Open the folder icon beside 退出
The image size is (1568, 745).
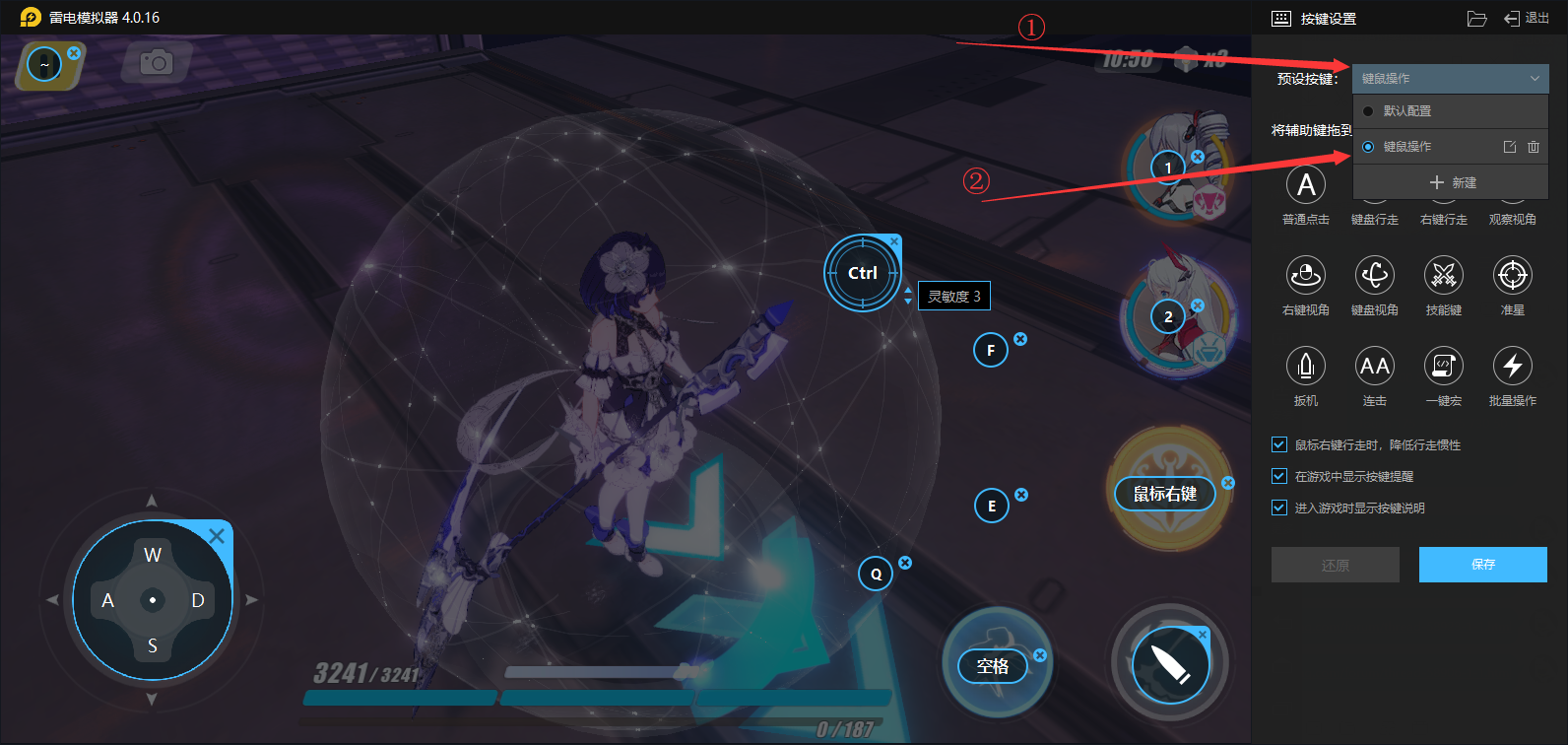1476,19
